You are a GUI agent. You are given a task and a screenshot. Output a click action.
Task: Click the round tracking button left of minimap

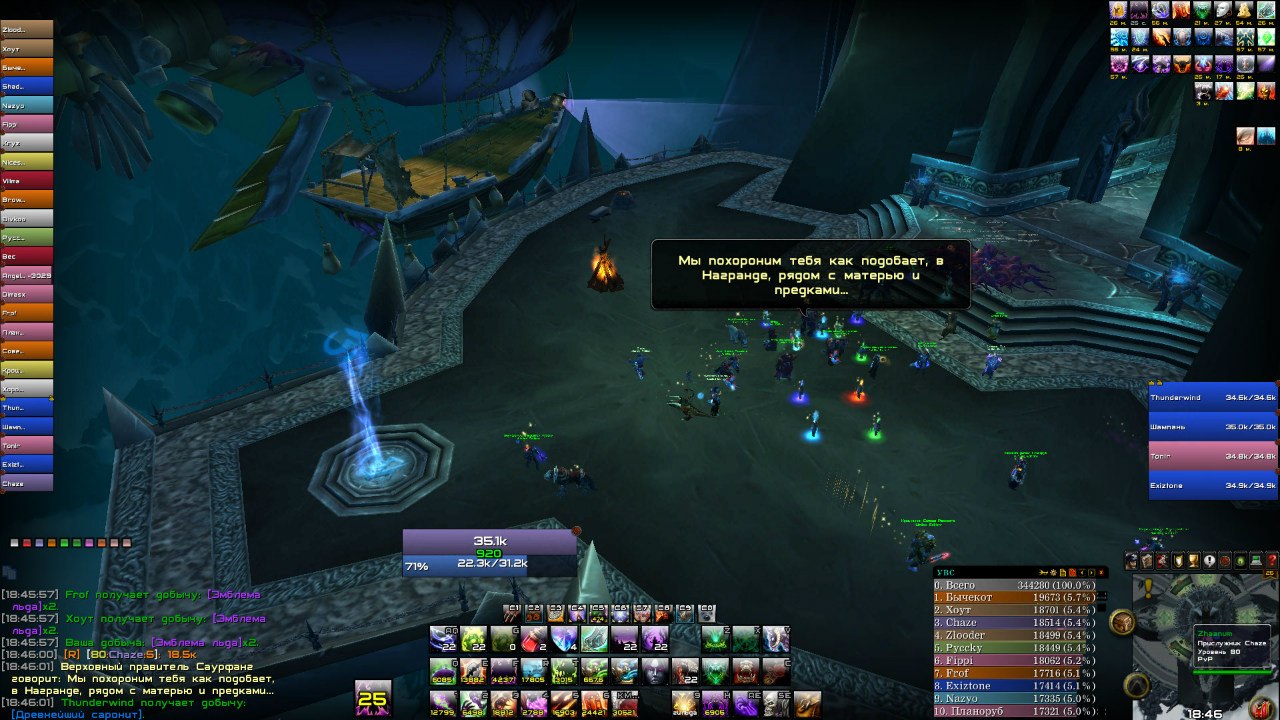pyautogui.click(x=1123, y=623)
